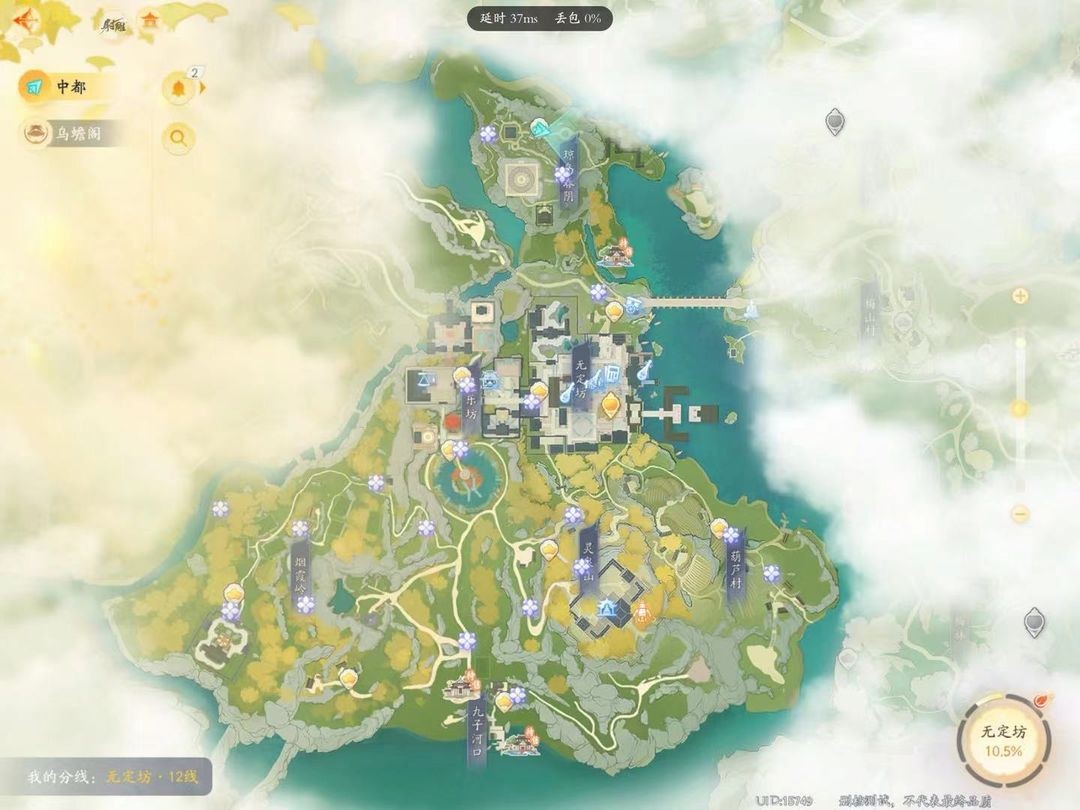Screen dimensions: 1080x810
Task: Open the bell notifications with badge 2
Action: (180, 88)
